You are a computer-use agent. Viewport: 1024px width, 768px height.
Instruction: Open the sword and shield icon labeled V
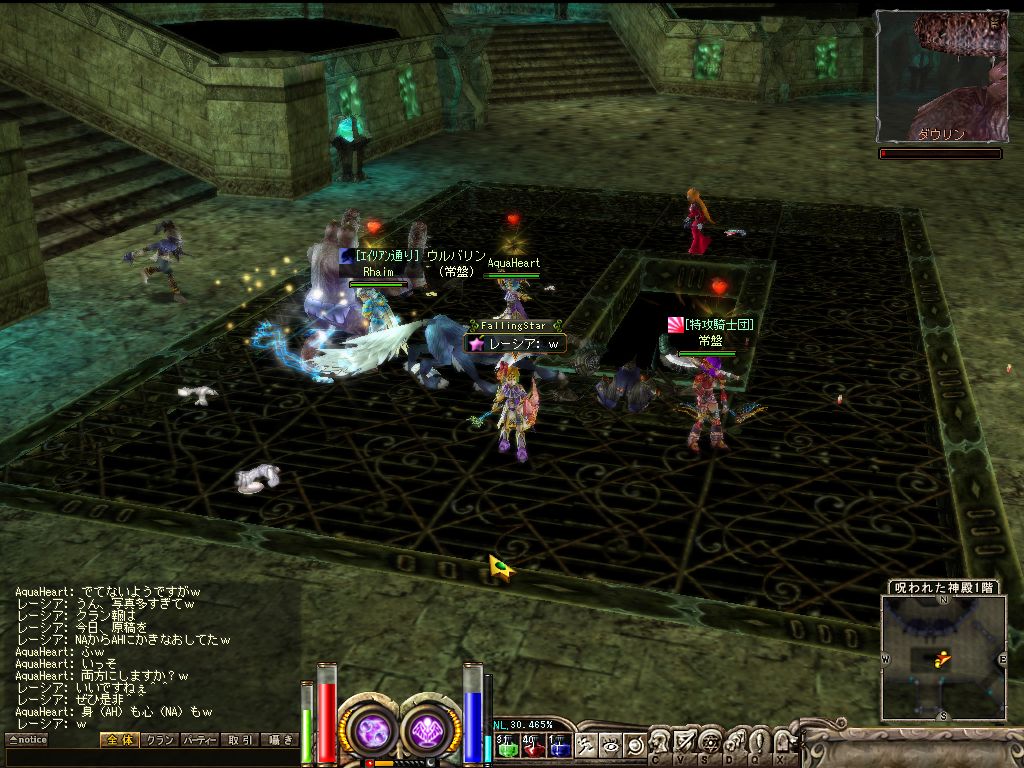tap(684, 742)
